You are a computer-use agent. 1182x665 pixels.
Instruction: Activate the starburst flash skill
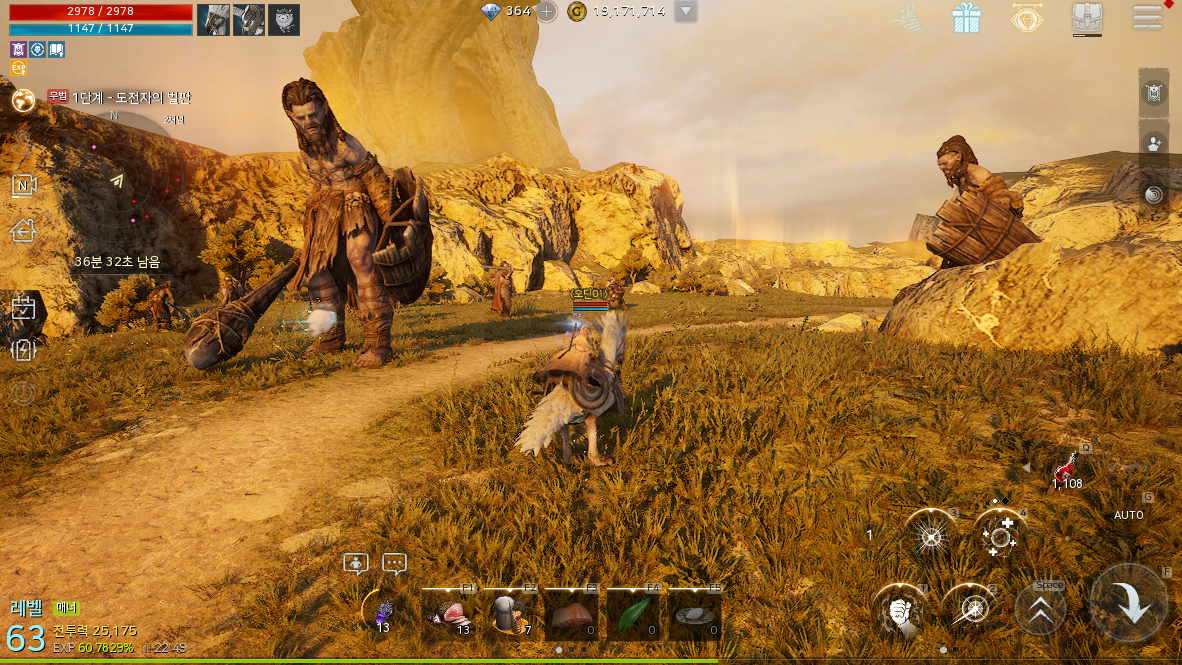pyautogui.click(x=931, y=535)
